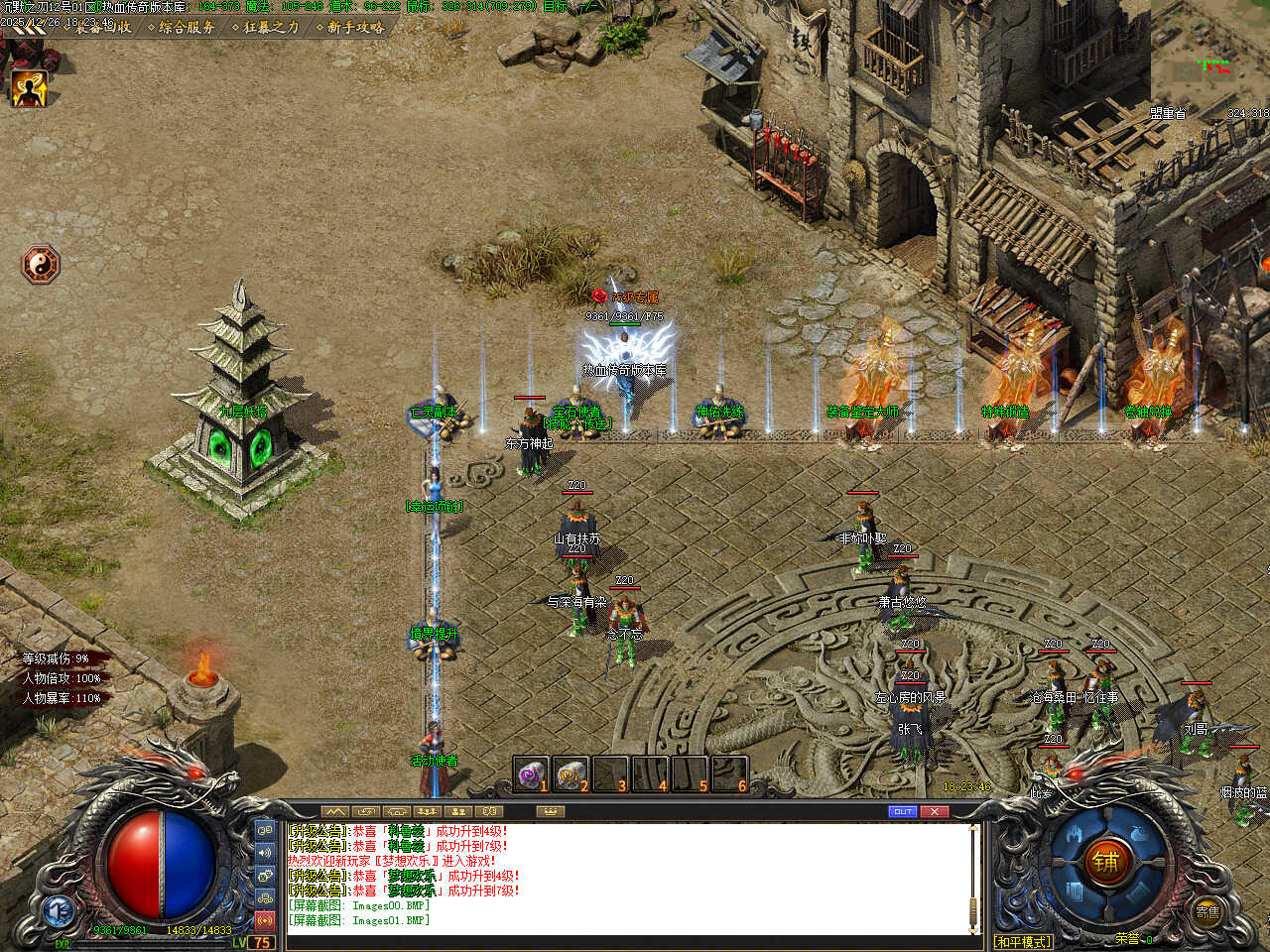Open the 综合服务 general services menu
This screenshot has height=952, width=1270.
coord(186,28)
